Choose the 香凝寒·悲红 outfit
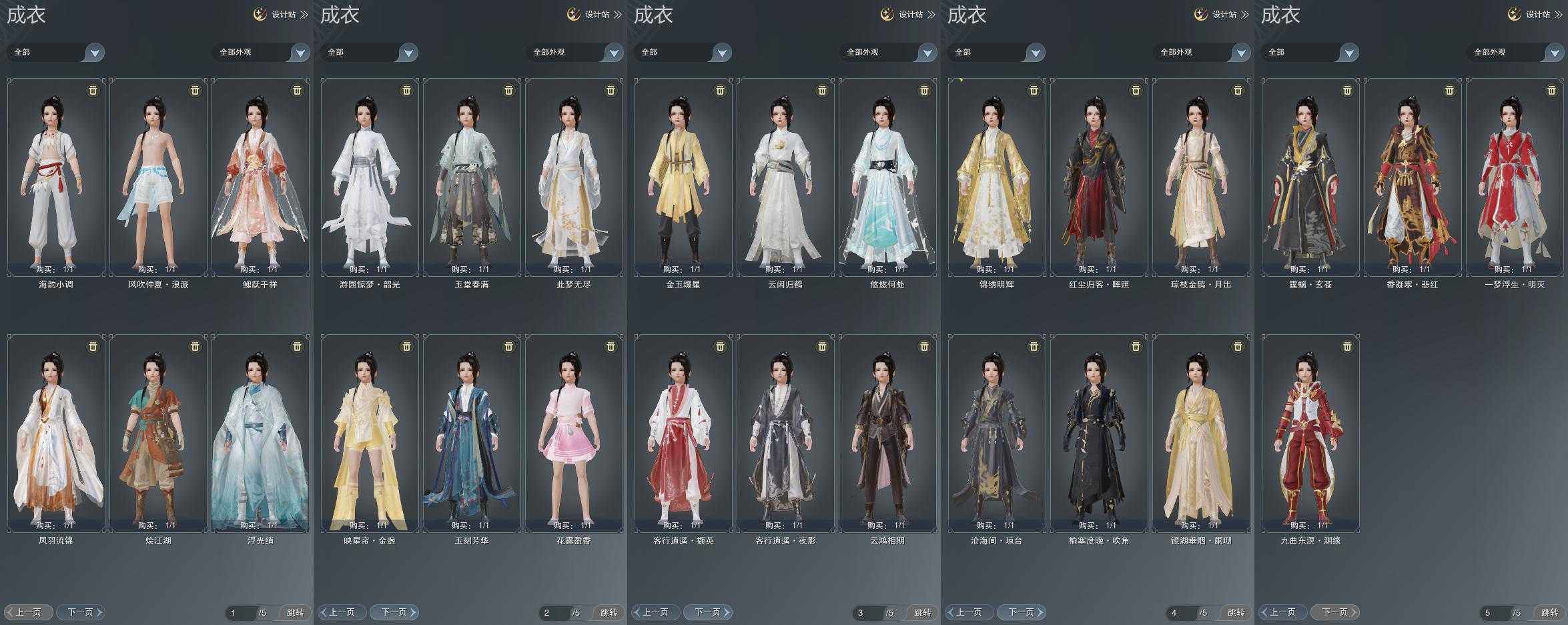Screen dimensions: 1568x625 pyautogui.click(x=1413, y=177)
